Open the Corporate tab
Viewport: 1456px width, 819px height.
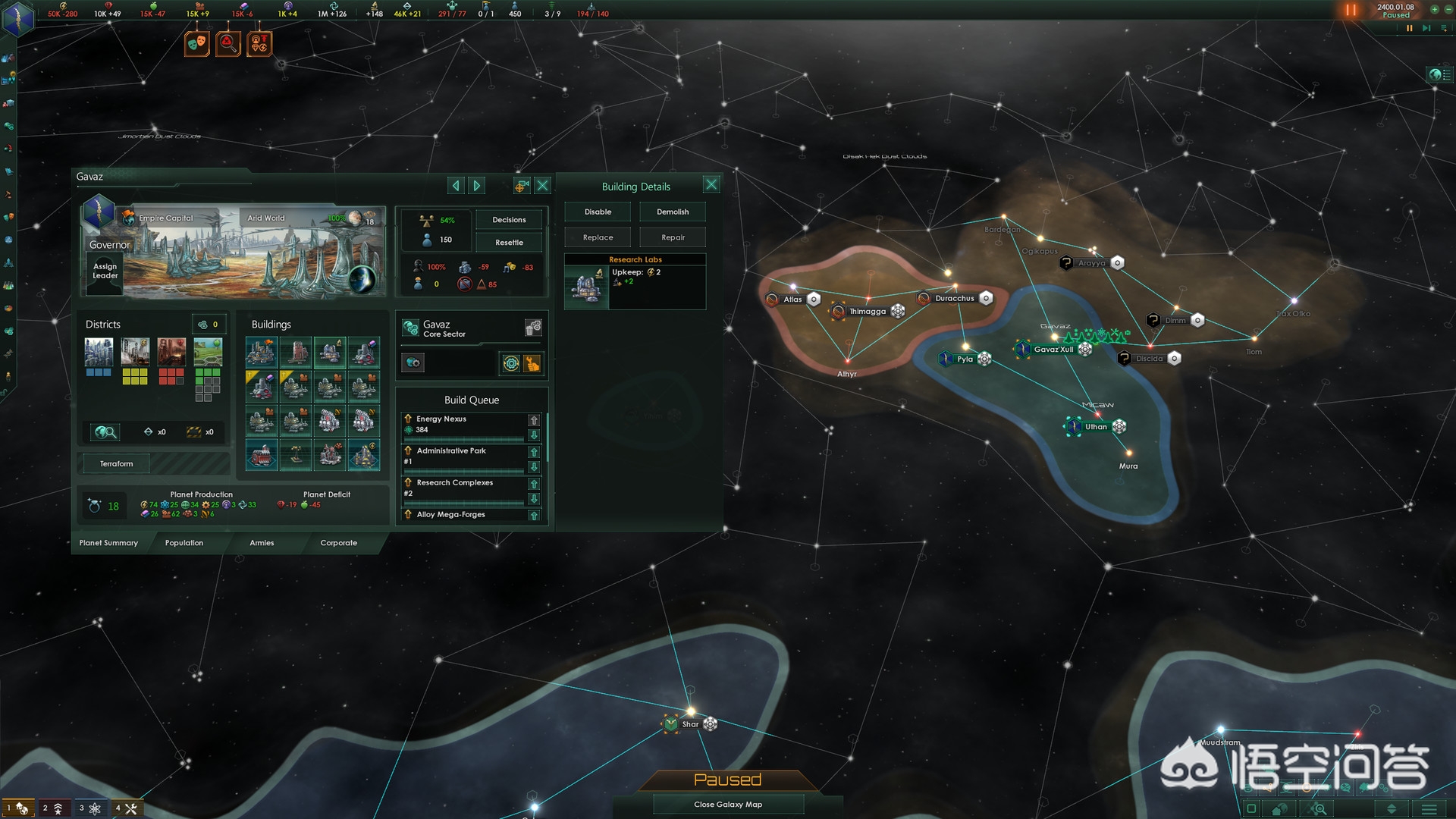(x=338, y=543)
